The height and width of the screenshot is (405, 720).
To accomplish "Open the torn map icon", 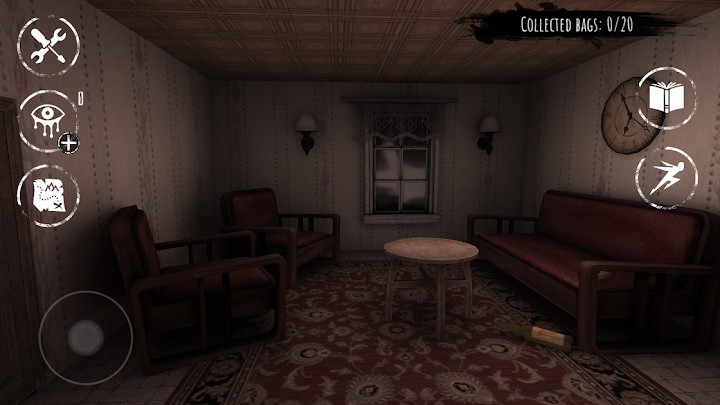I will pyautogui.click(x=48, y=194).
